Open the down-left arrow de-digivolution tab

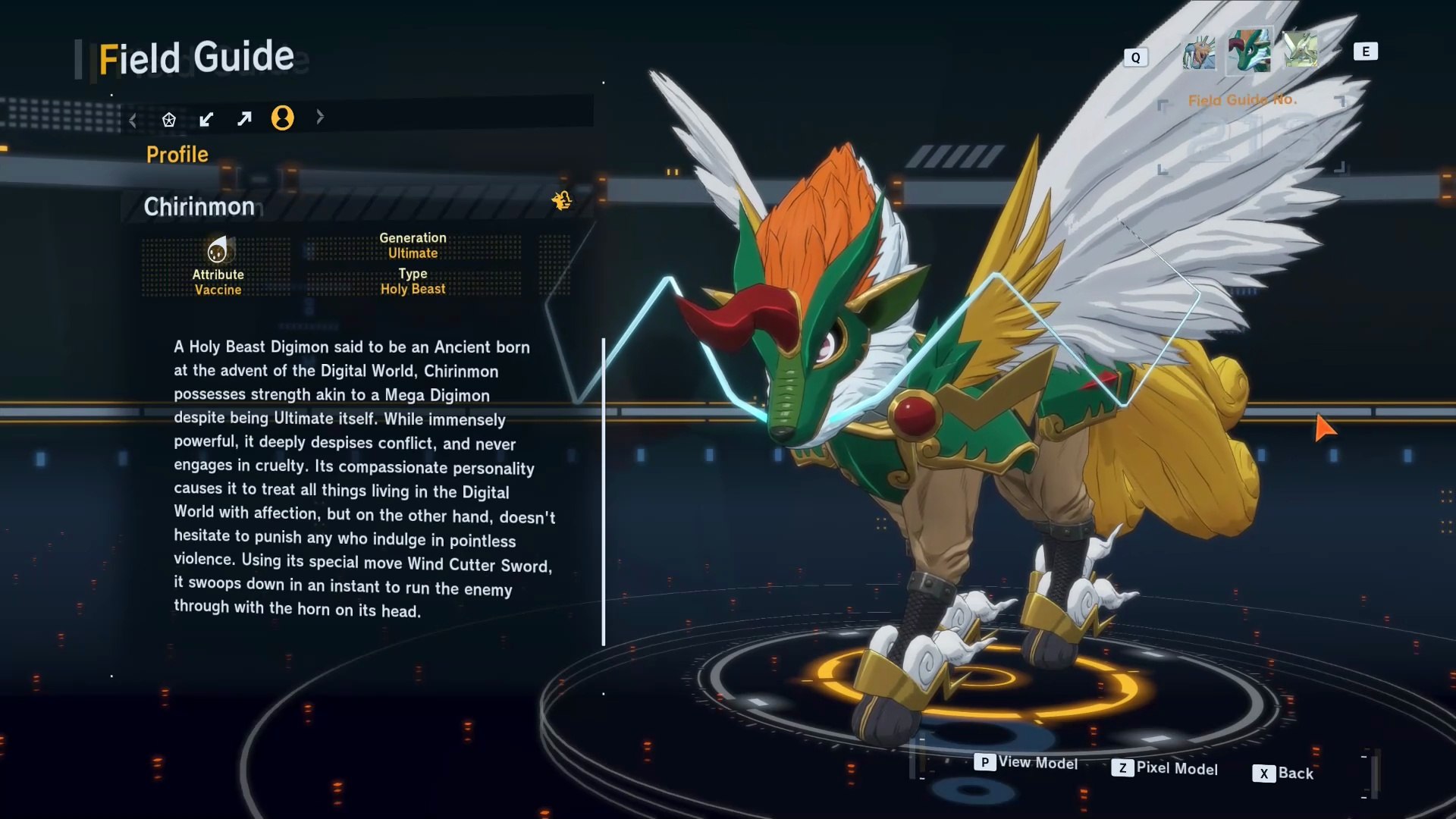206,119
